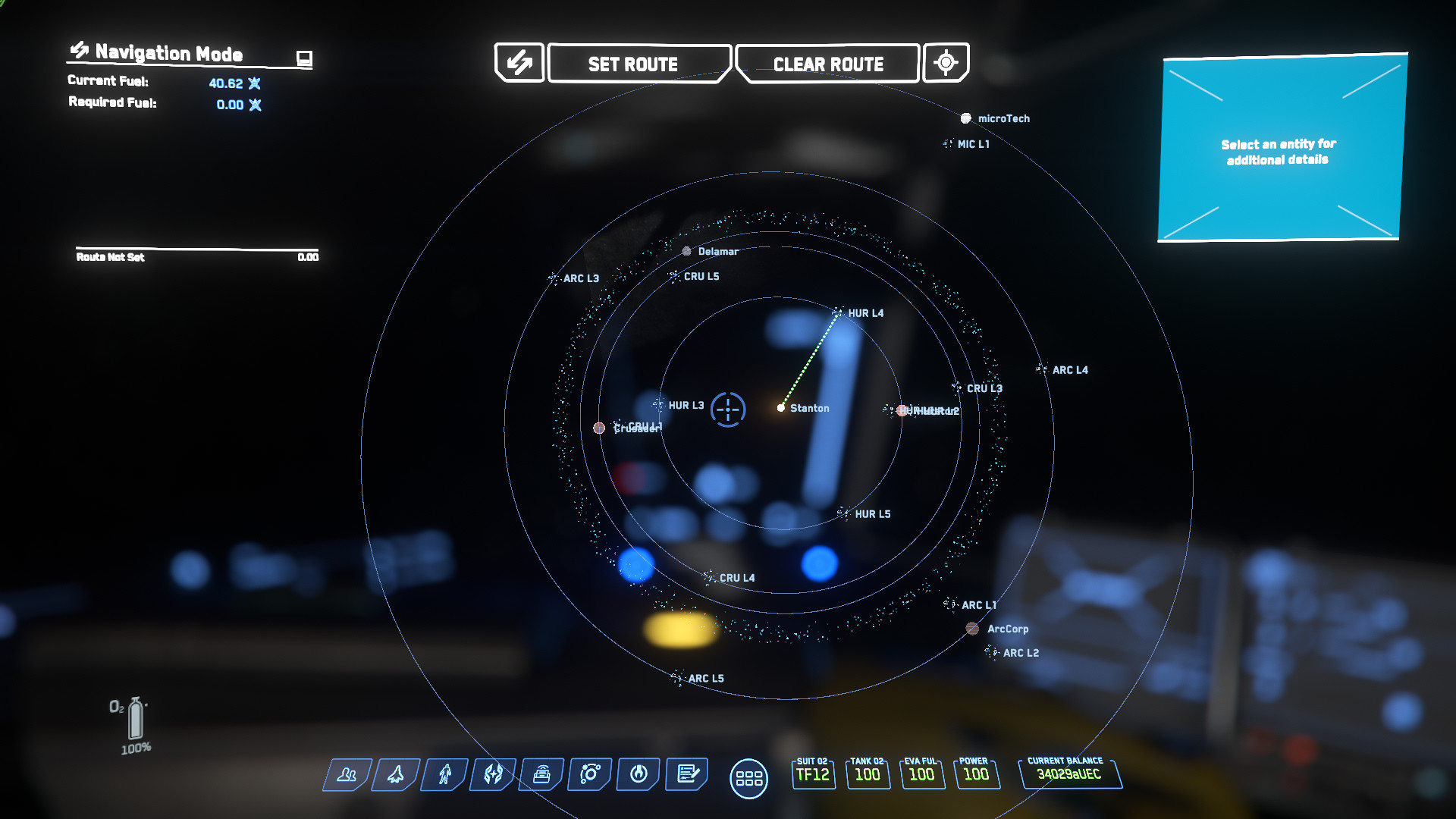Choose the ARC L4 Lagrange point
Screen dimensions: 1456x819
tap(1042, 370)
